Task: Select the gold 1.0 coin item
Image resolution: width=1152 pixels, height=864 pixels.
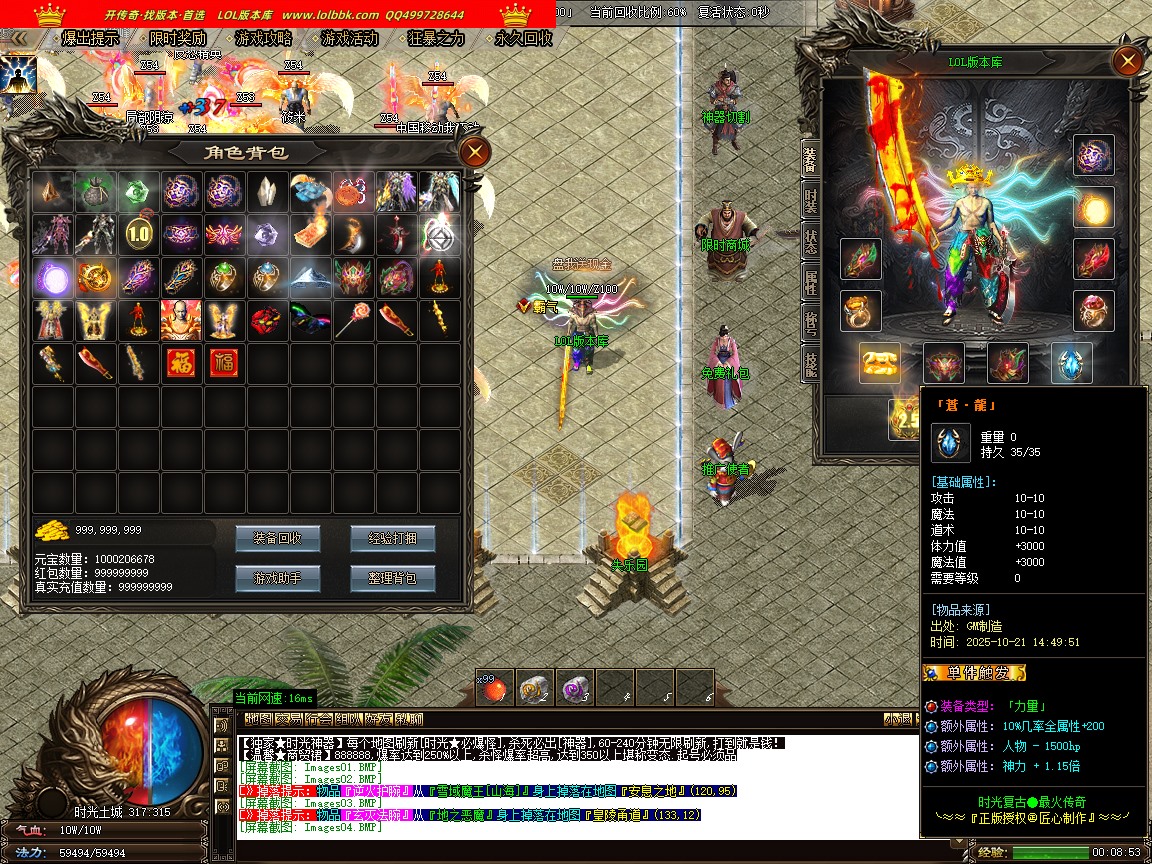Action: point(139,235)
